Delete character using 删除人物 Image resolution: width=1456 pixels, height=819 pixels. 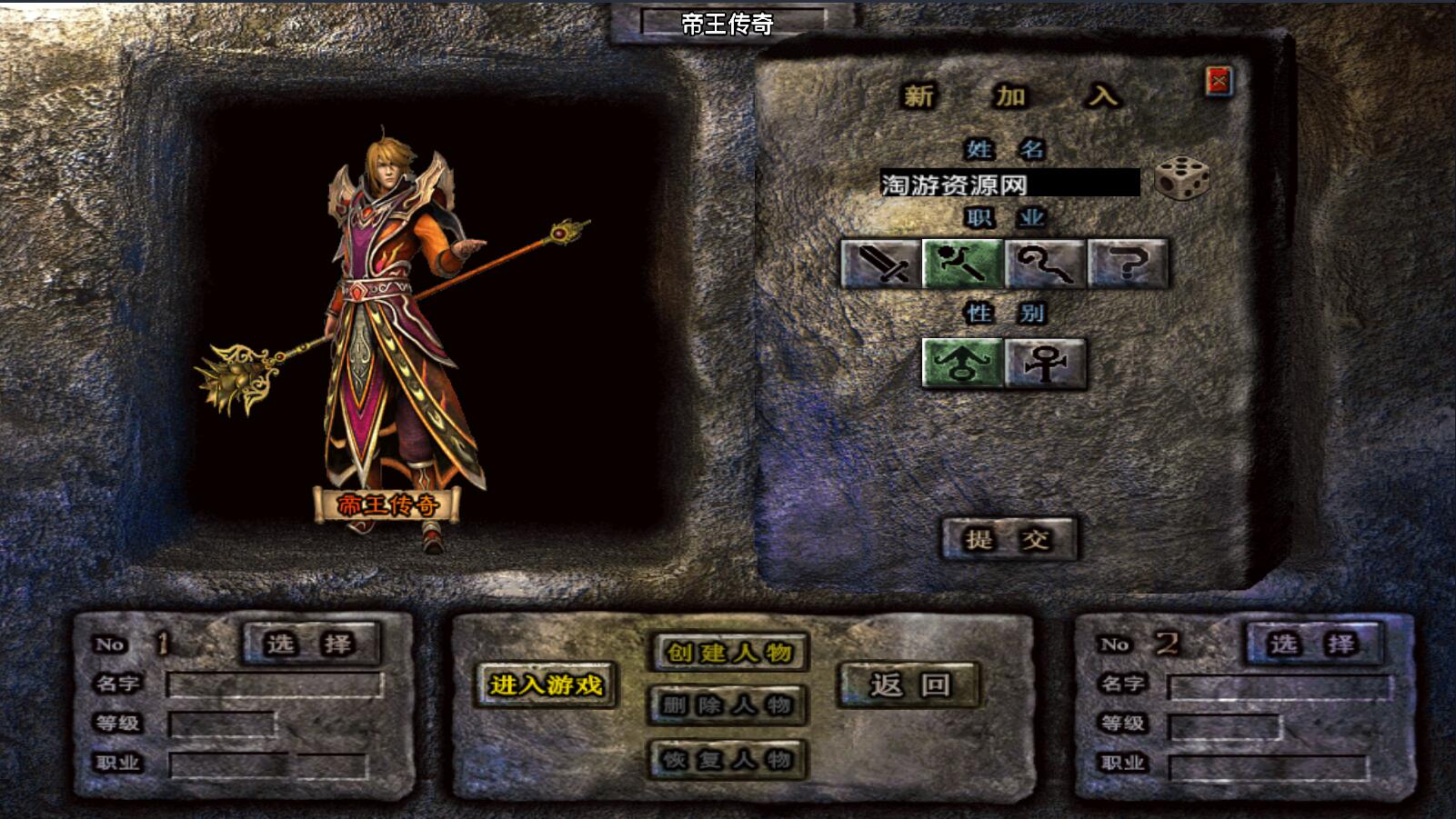click(728, 705)
